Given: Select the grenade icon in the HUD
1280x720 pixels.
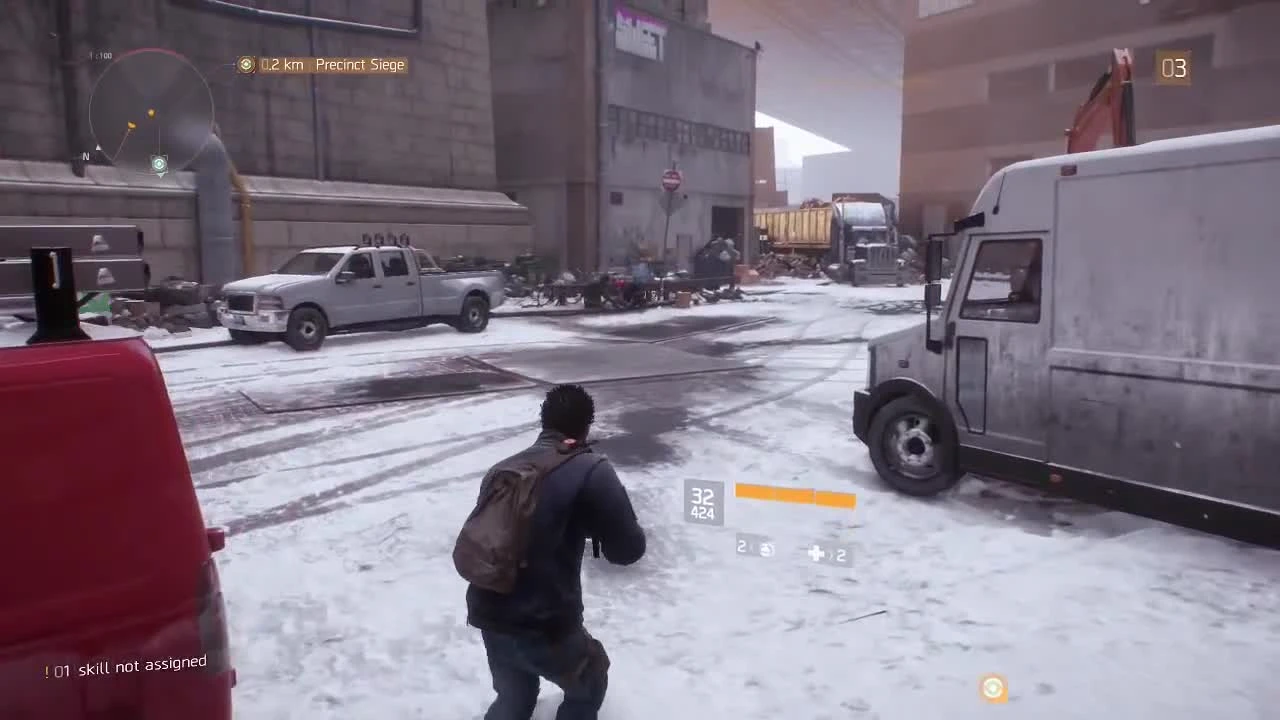Looking at the screenshot, I should (x=766, y=549).
